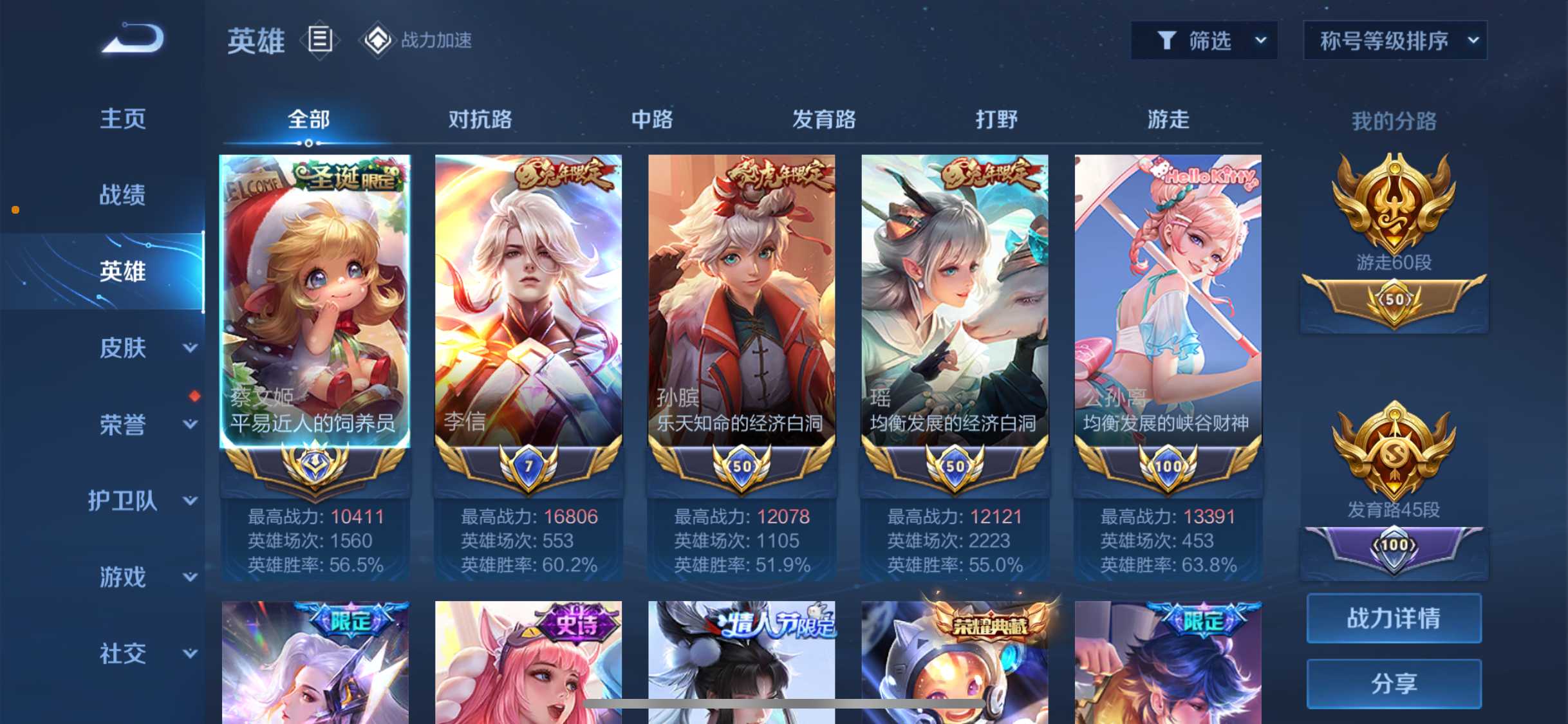The width and height of the screenshot is (1568, 724).
Task: Switch to the 打野 jungle tab
Action: pos(996,120)
